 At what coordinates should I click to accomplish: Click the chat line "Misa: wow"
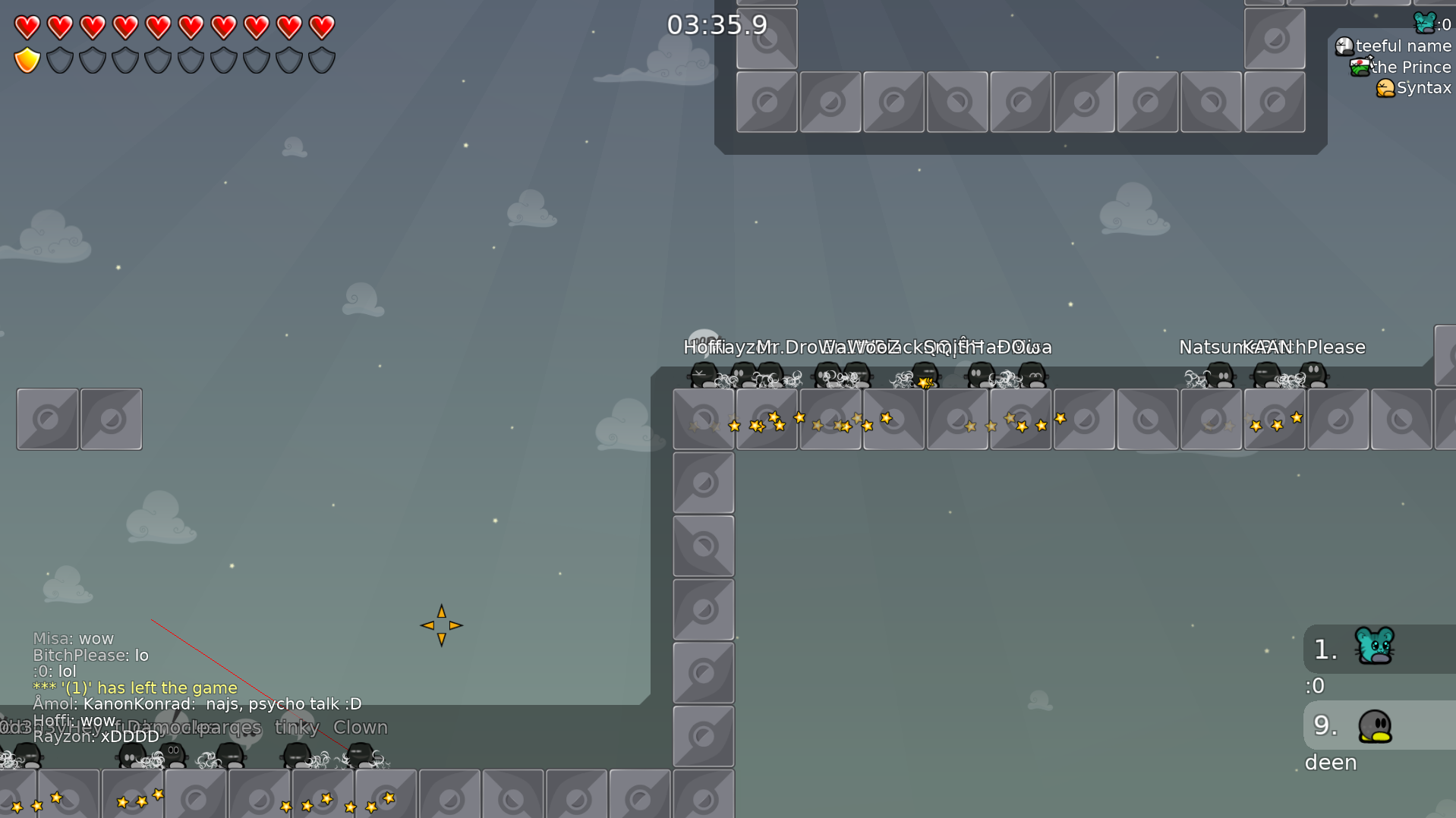[73, 638]
